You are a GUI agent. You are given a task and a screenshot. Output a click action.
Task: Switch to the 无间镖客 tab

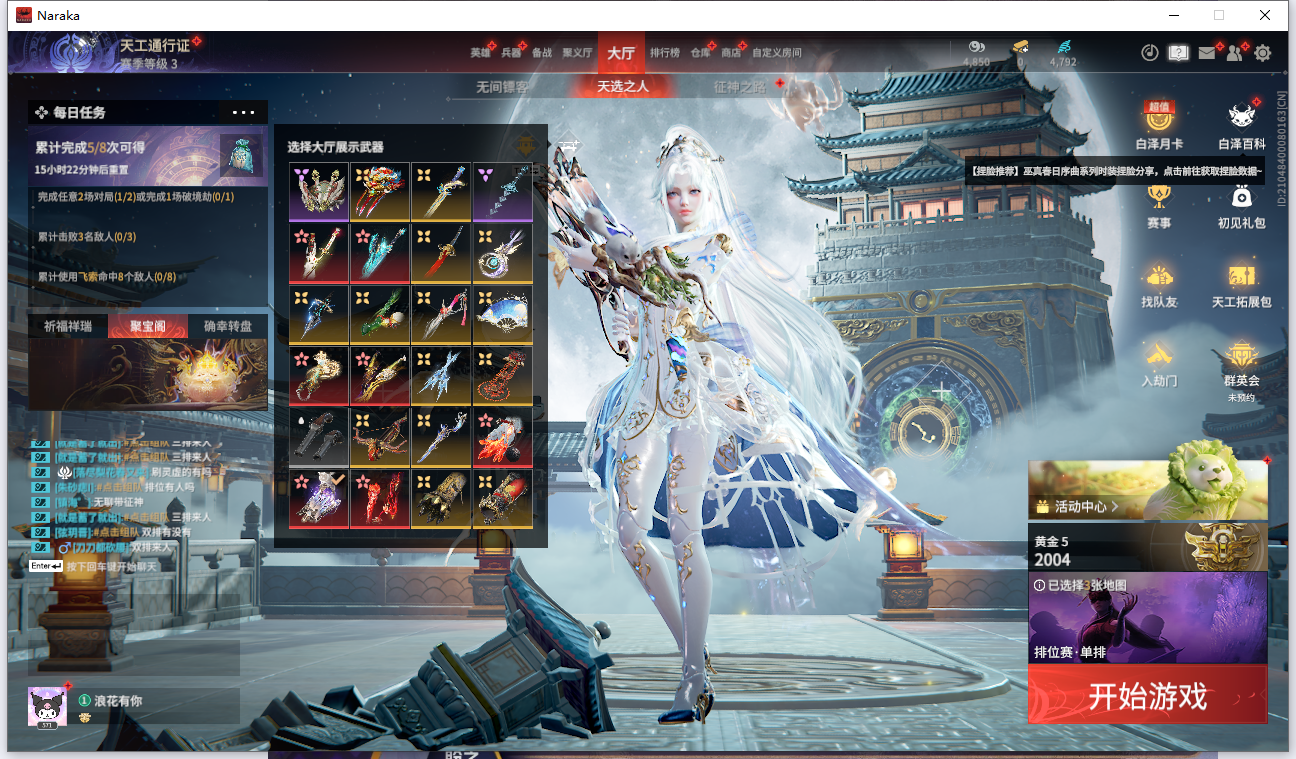click(x=502, y=87)
